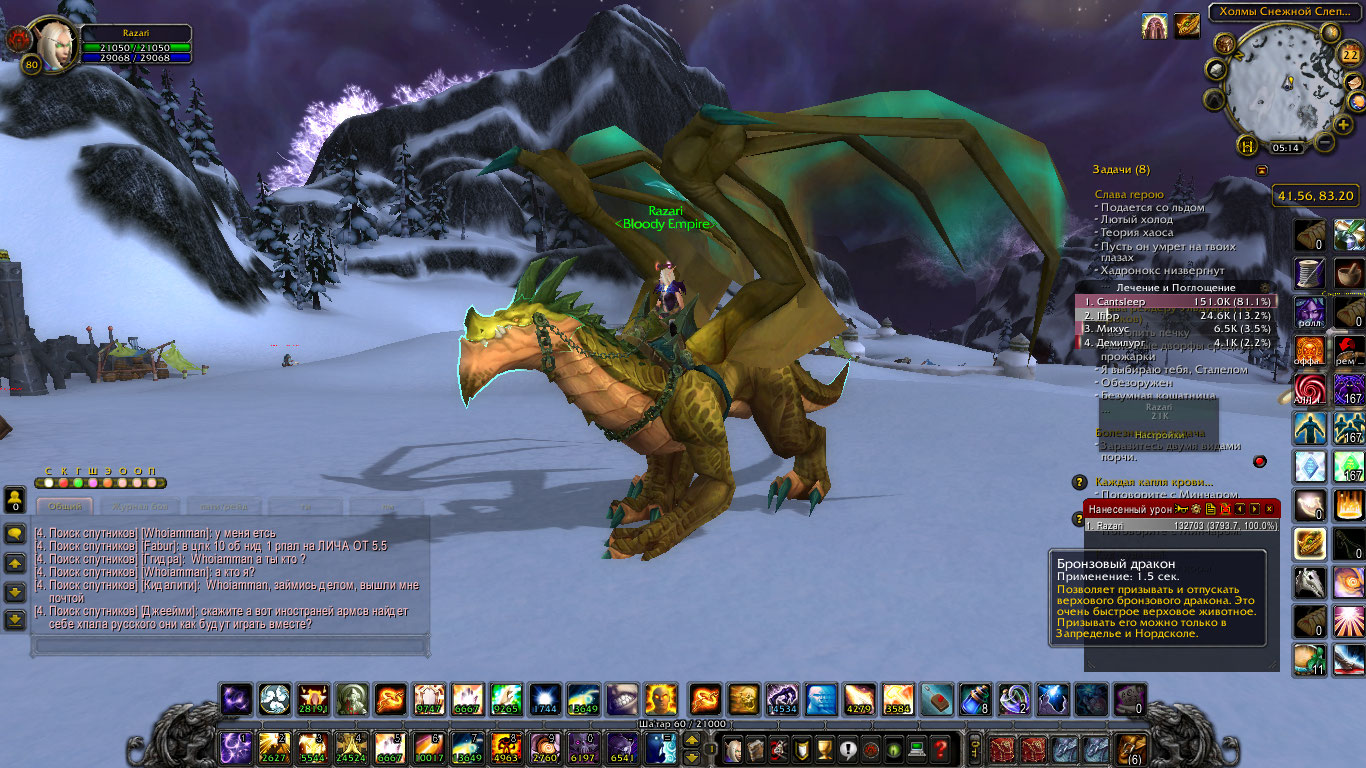Open the computer main menu button
The image size is (1366, 768).
(x=917, y=748)
